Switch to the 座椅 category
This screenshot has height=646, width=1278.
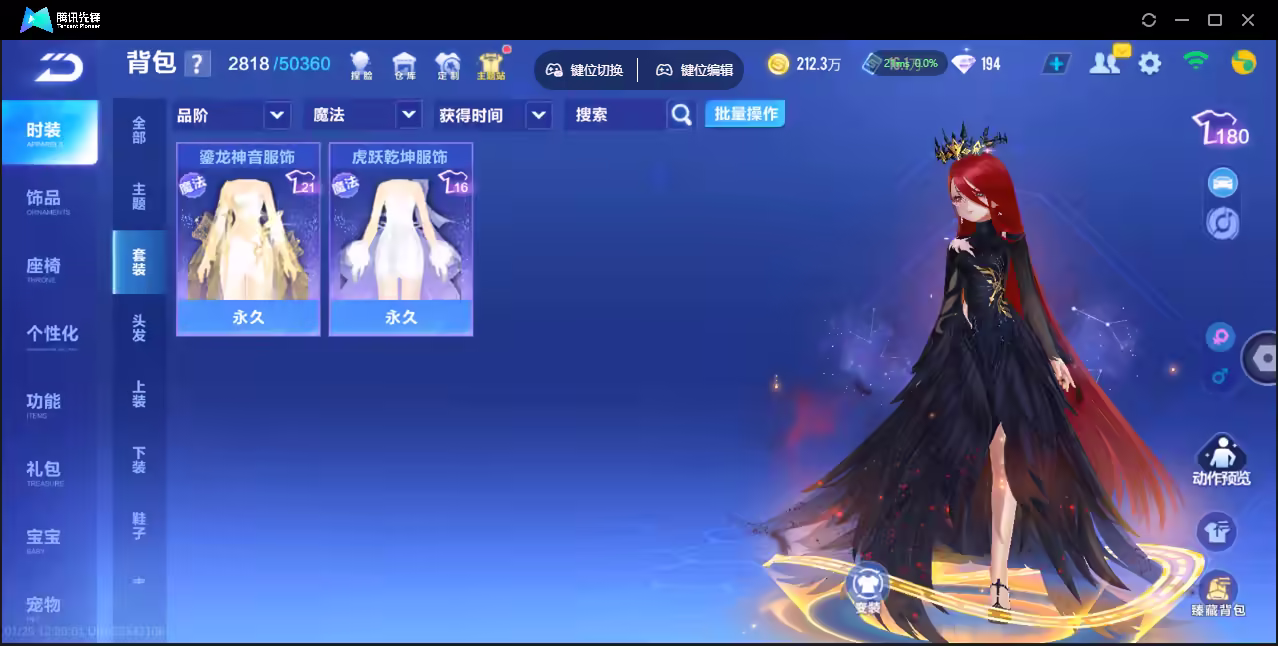tap(44, 267)
